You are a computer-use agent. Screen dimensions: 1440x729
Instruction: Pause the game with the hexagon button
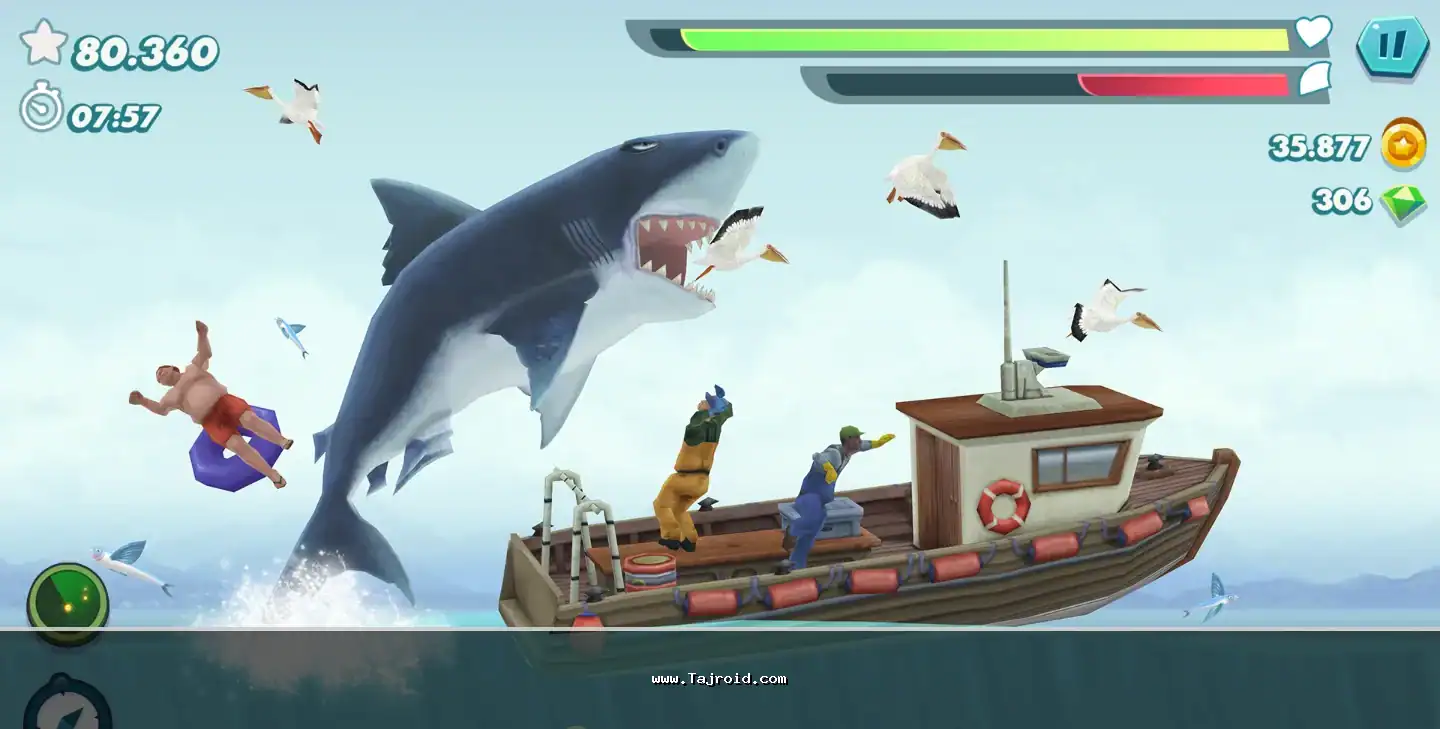tap(1393, 47)
